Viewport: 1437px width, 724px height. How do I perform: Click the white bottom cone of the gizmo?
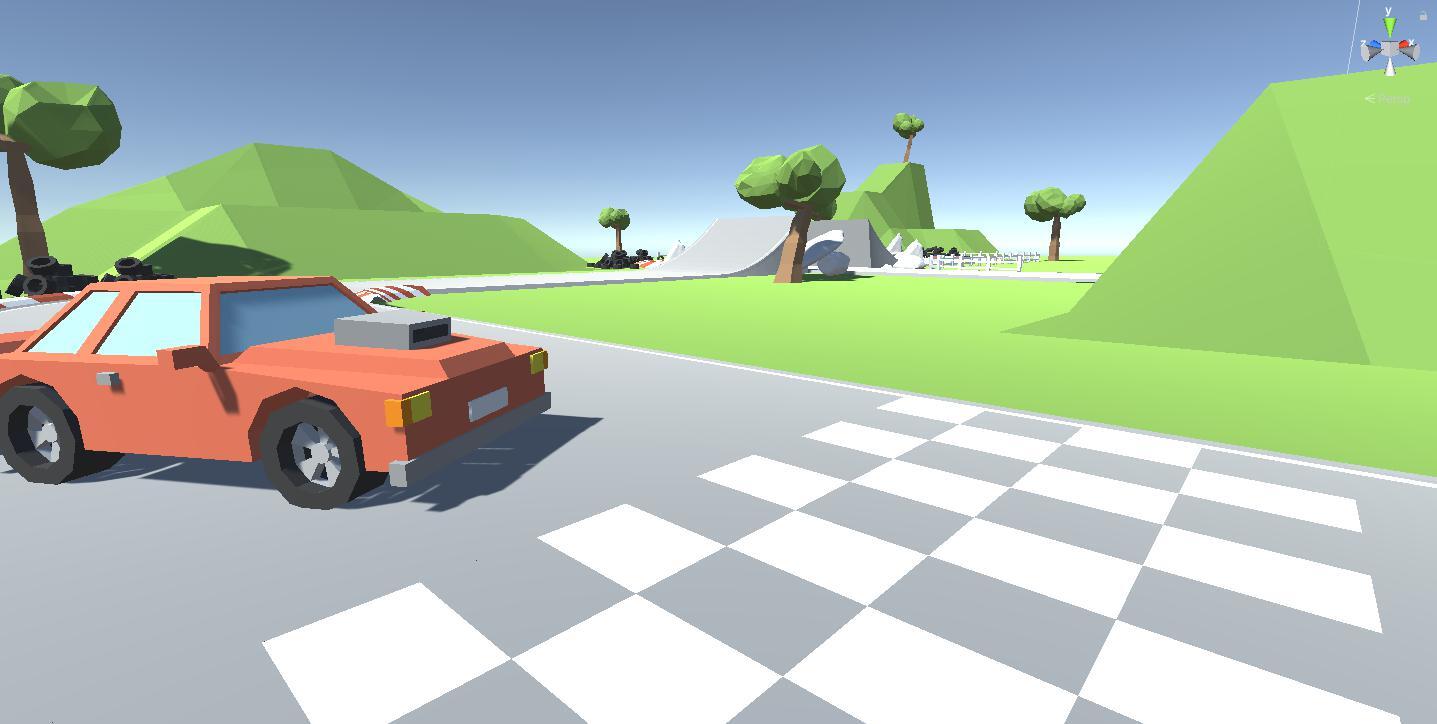tap(1390, 68)
